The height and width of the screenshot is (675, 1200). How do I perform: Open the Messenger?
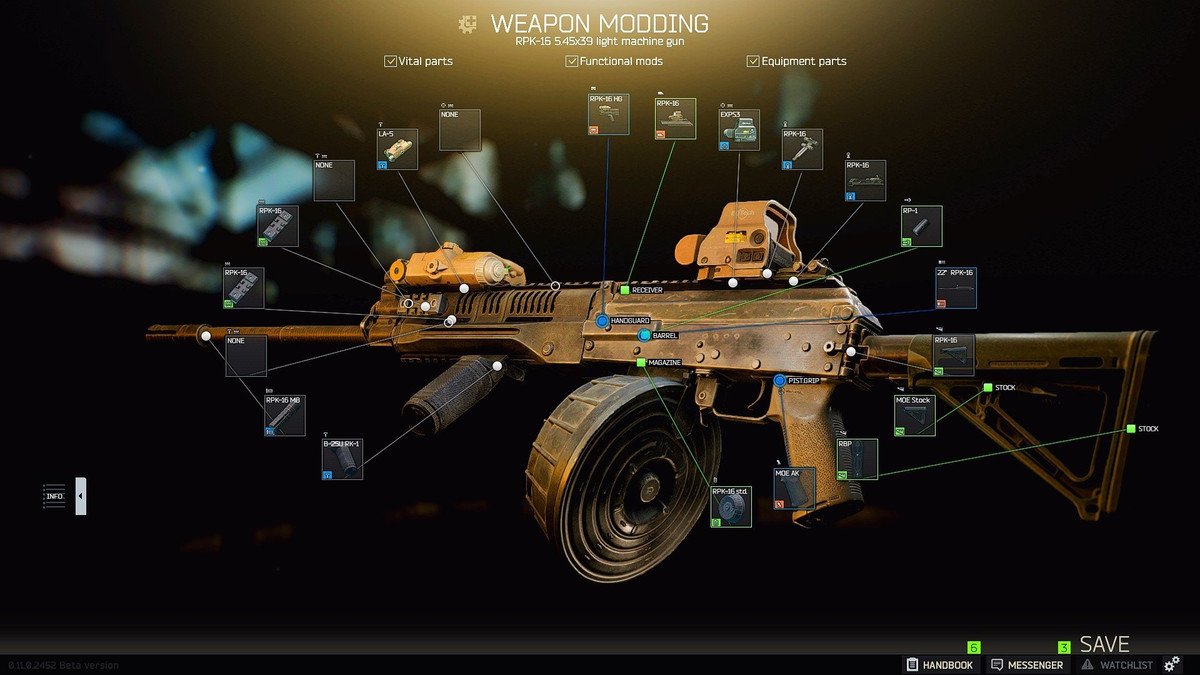pos(1026,665)
